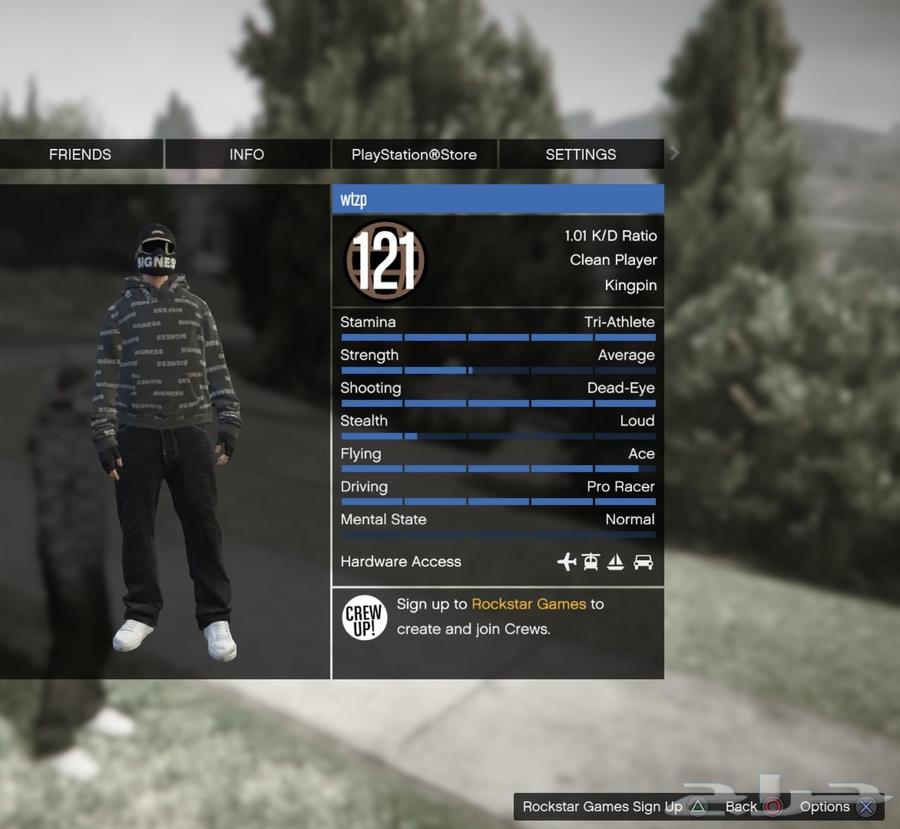The height and width of the screenshot is (829, 900).
Task: Click the Crew Up badge icon
Action: click(364, 617)
